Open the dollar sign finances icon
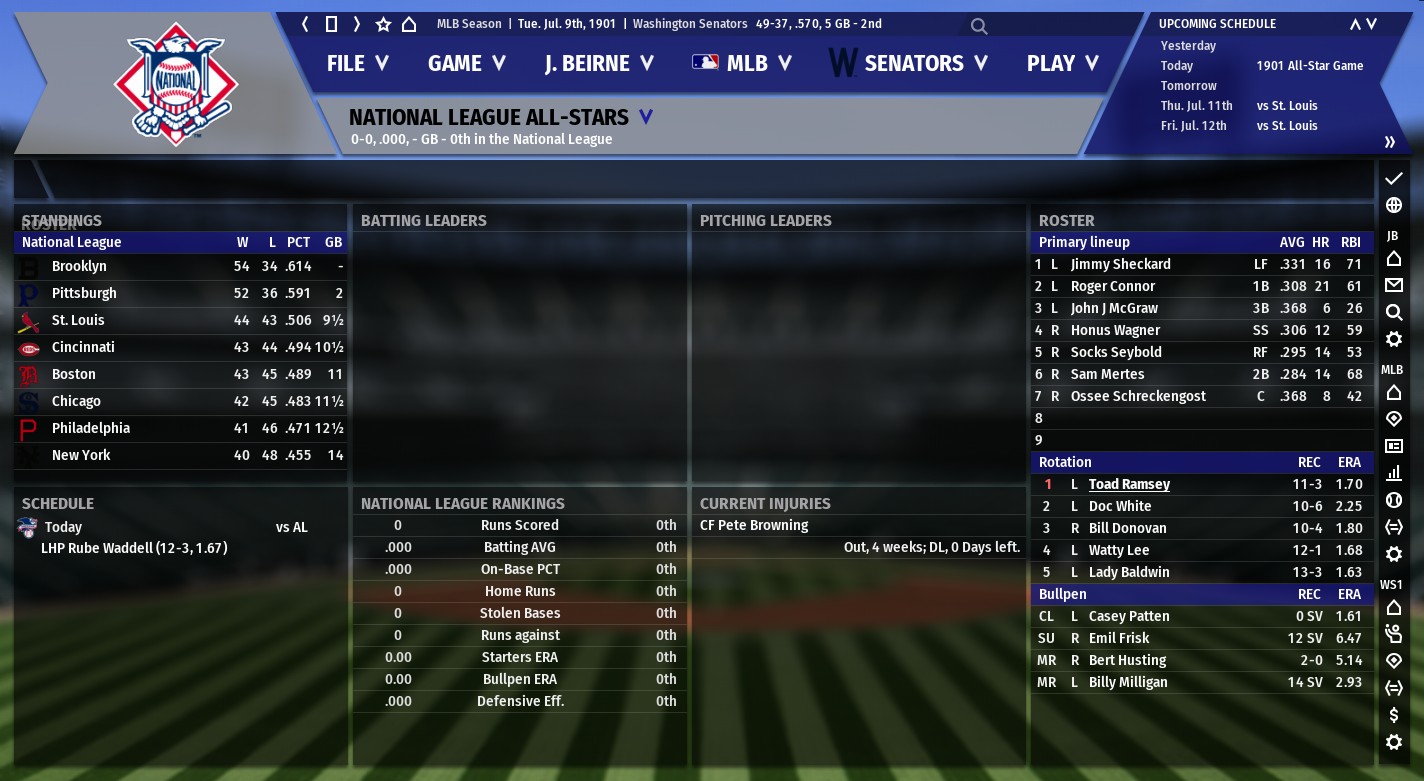 (1393, 715)
